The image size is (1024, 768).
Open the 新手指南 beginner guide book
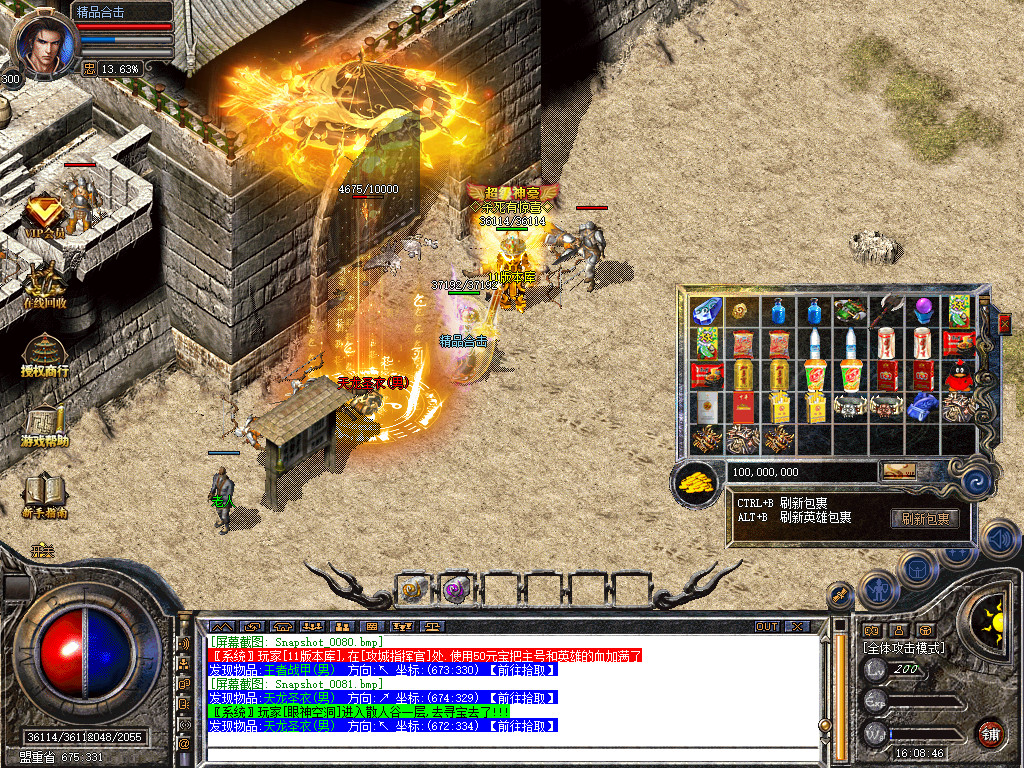(44, 494)
